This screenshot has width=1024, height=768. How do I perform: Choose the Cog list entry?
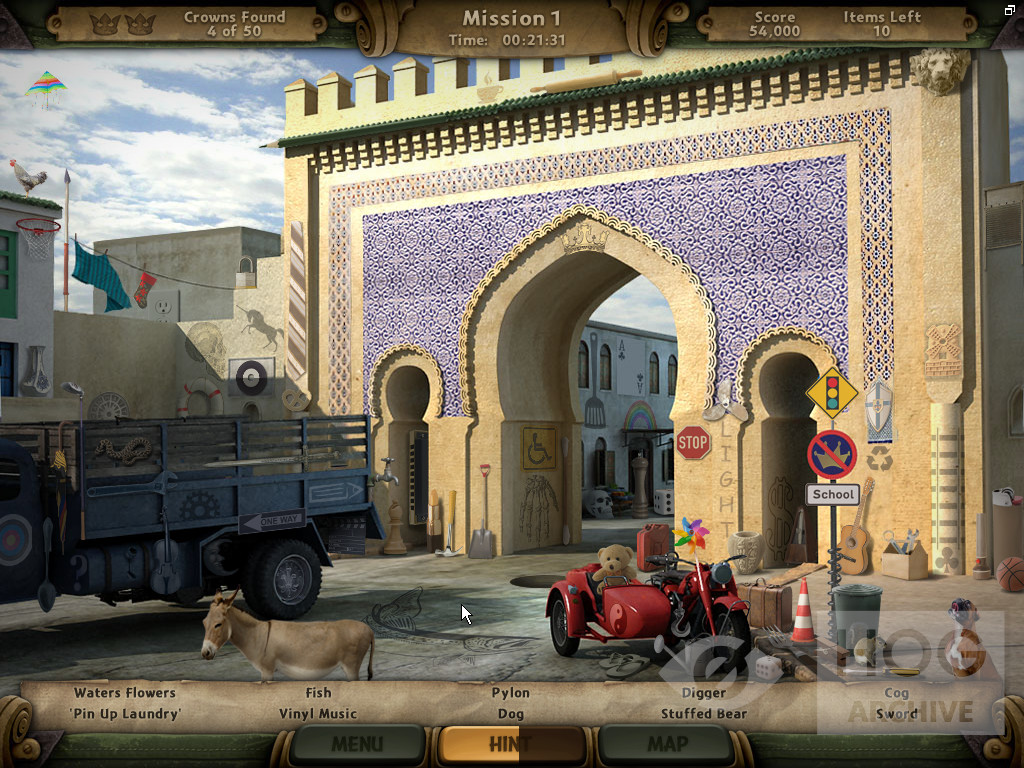897,693
